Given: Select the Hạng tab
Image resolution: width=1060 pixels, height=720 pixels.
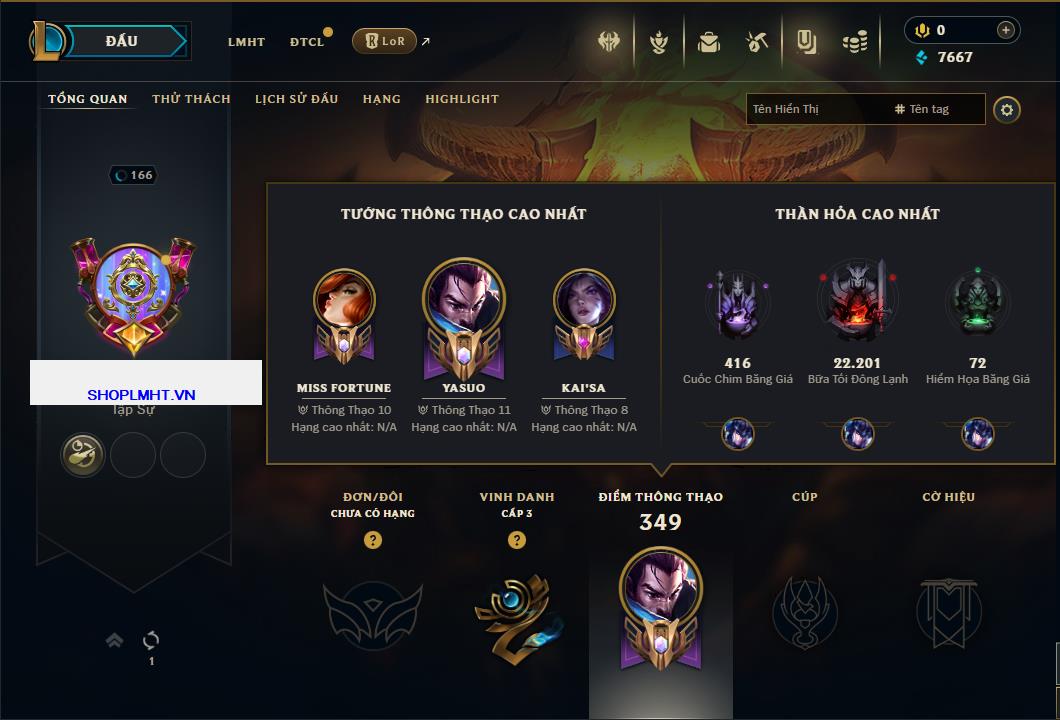Looking at the screenshot, I should coord(381,99).
